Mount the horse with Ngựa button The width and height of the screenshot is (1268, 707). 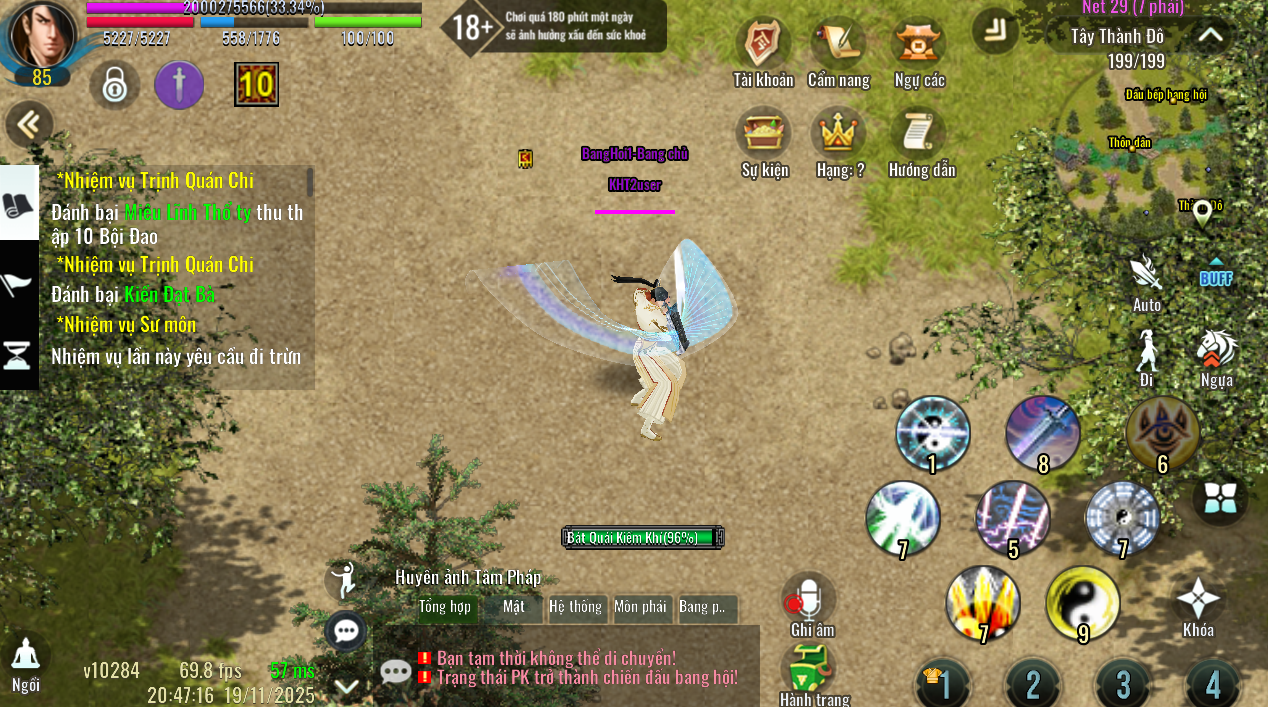[1216, 352]
